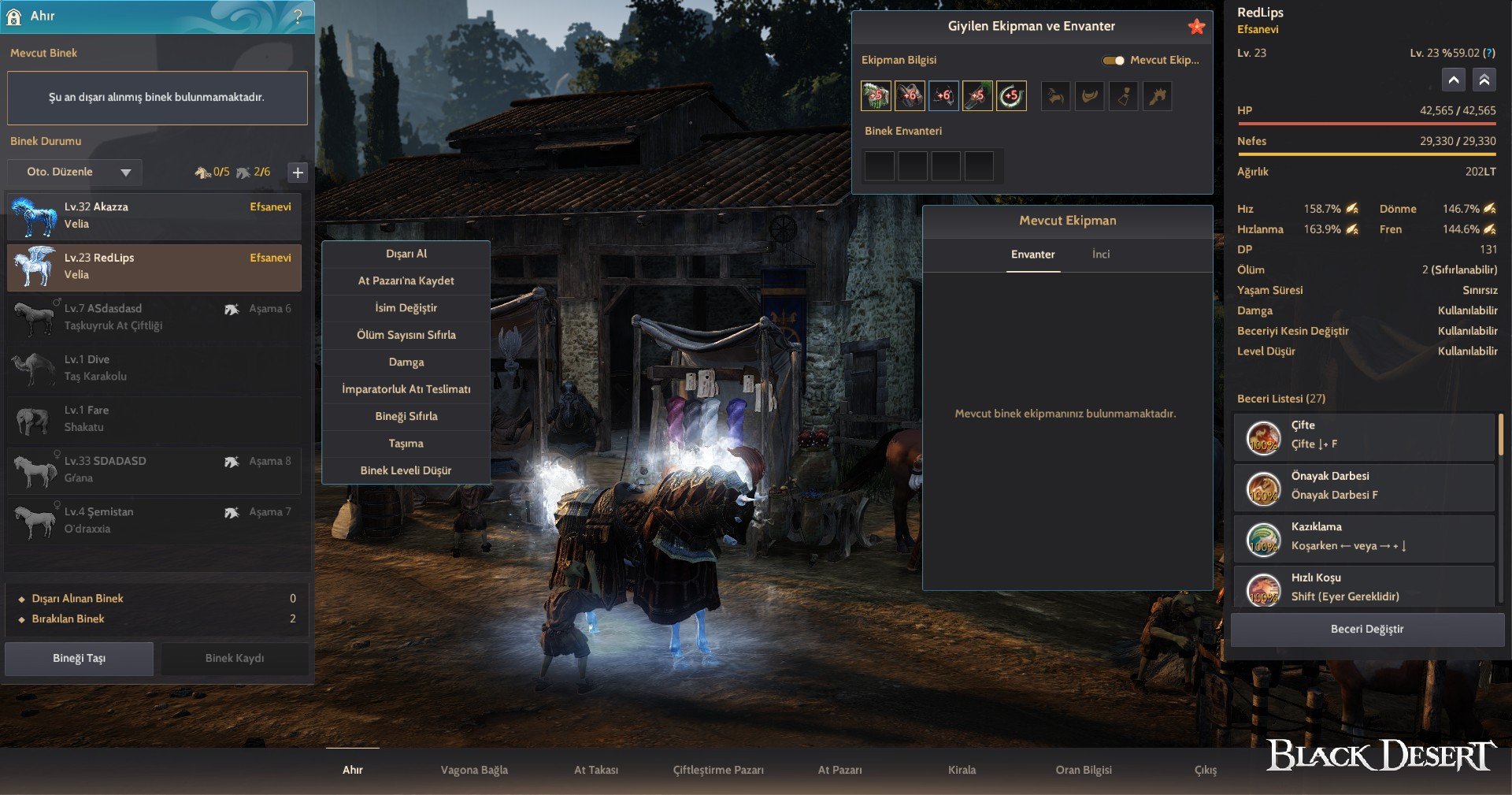
Task: Click the plus button to expand stable slots
Action: tap(298, 173)
